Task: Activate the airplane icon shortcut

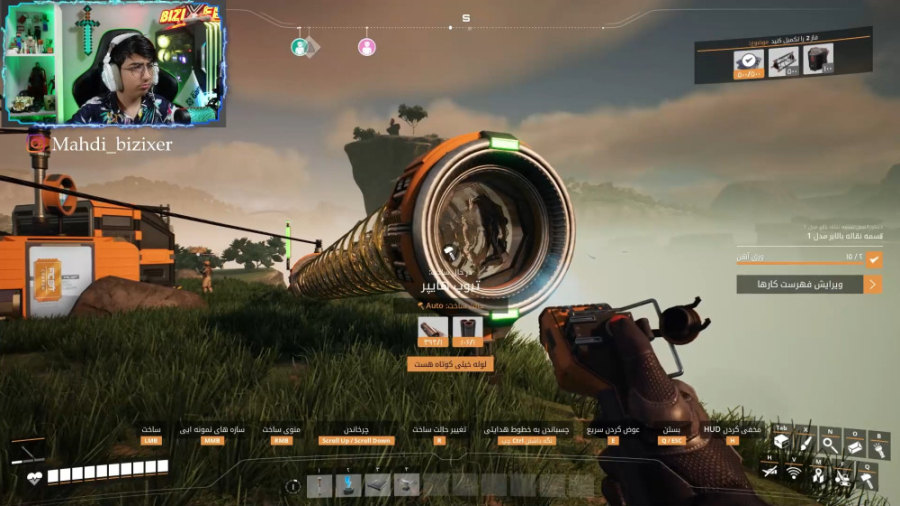Action: coord(769,469)
